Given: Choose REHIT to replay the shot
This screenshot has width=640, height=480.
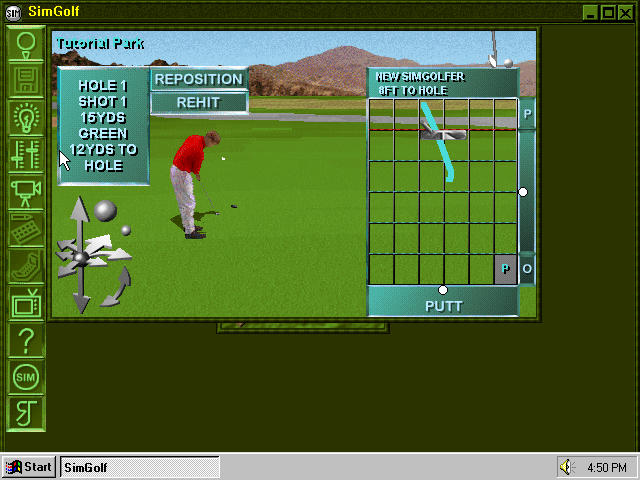Looking at the screenshot, I should [198, 102].
